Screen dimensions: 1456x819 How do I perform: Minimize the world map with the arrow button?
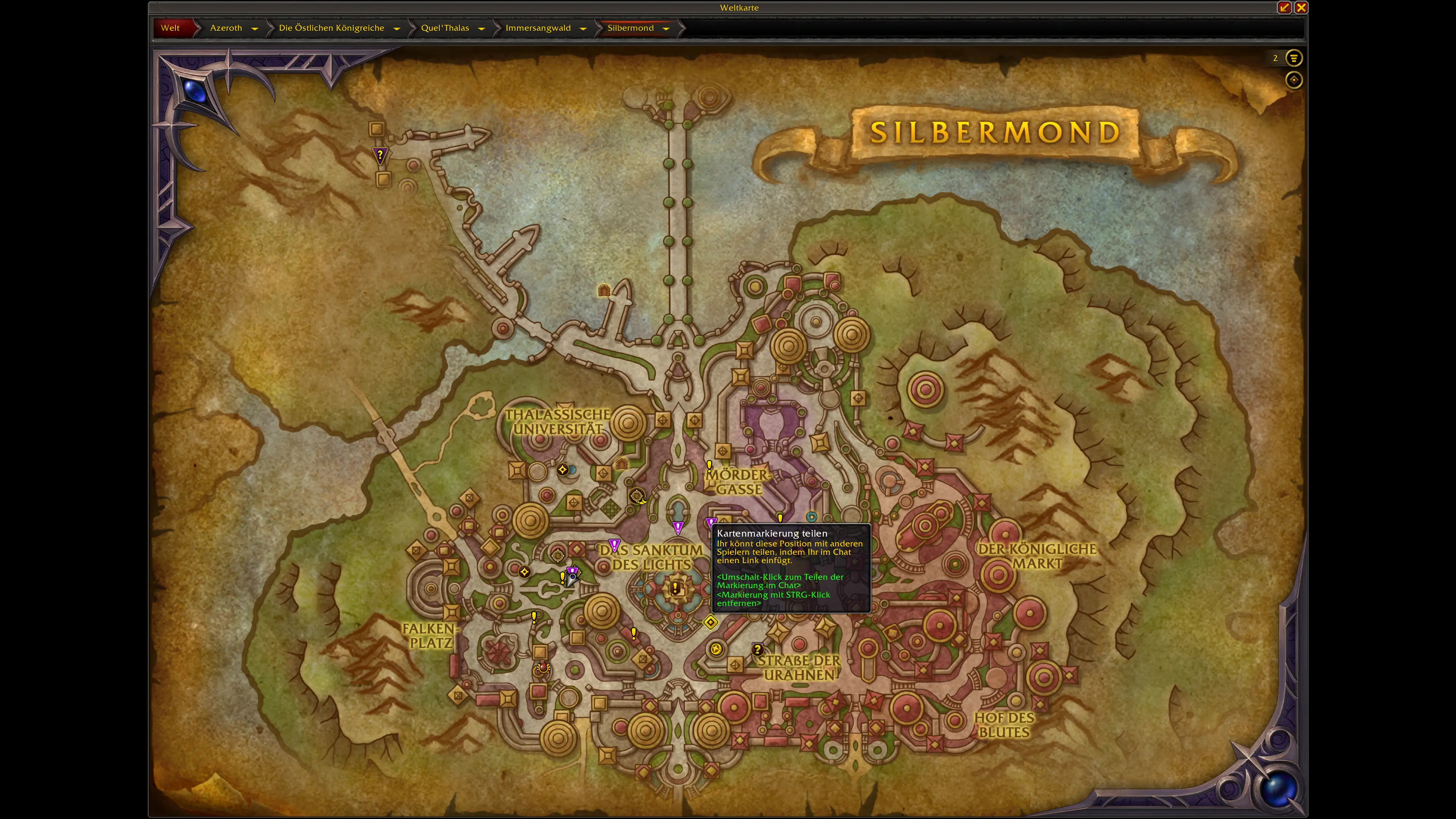click(1283, 7)
